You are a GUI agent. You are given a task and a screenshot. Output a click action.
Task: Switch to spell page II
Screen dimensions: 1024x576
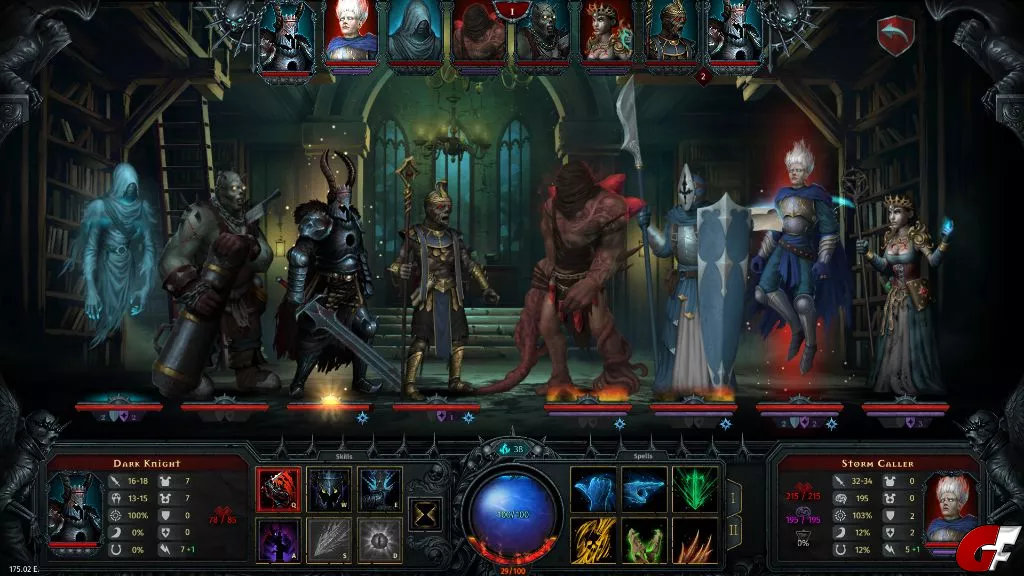[x=733, y=531]
